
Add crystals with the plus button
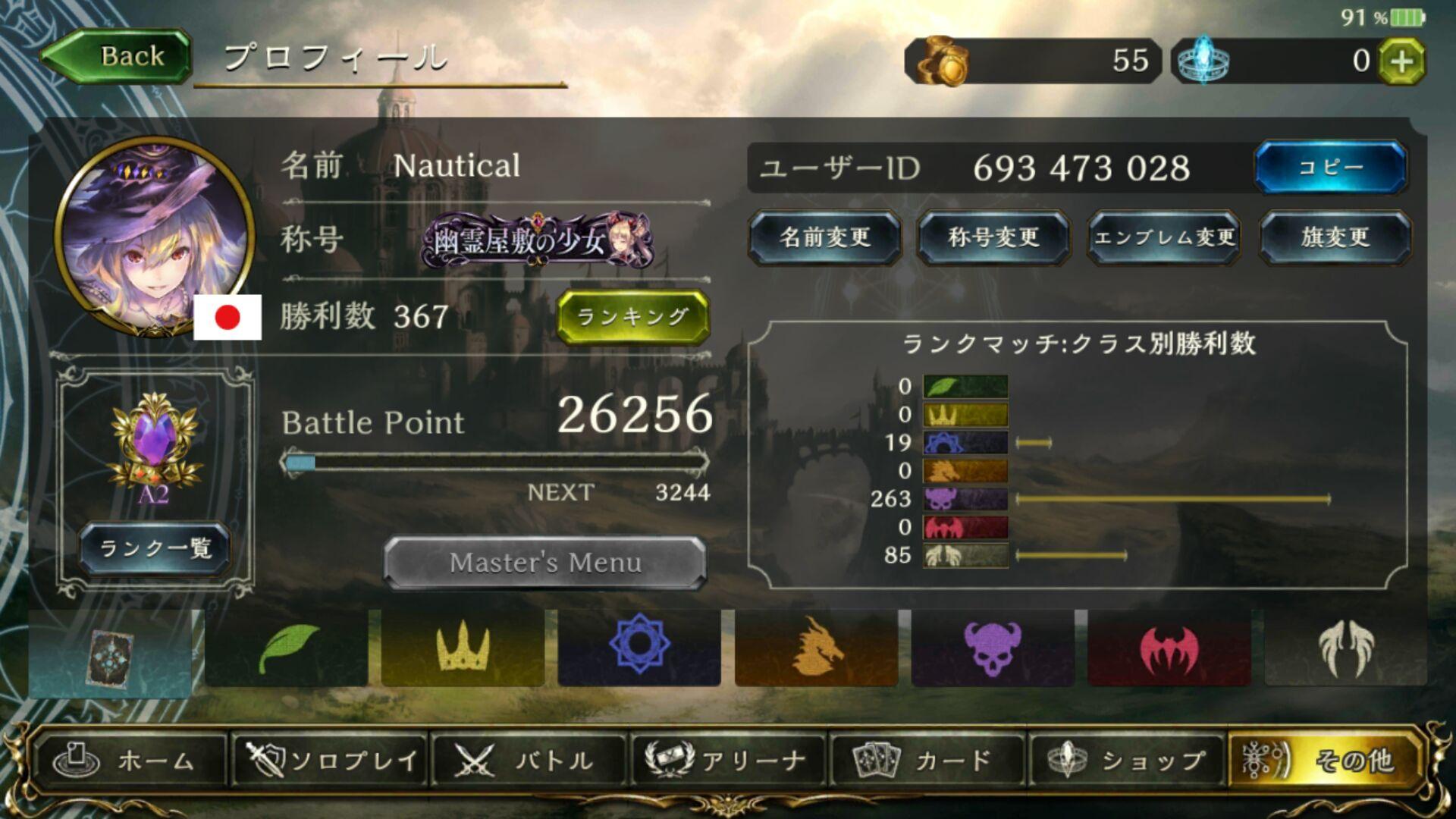1401,61
